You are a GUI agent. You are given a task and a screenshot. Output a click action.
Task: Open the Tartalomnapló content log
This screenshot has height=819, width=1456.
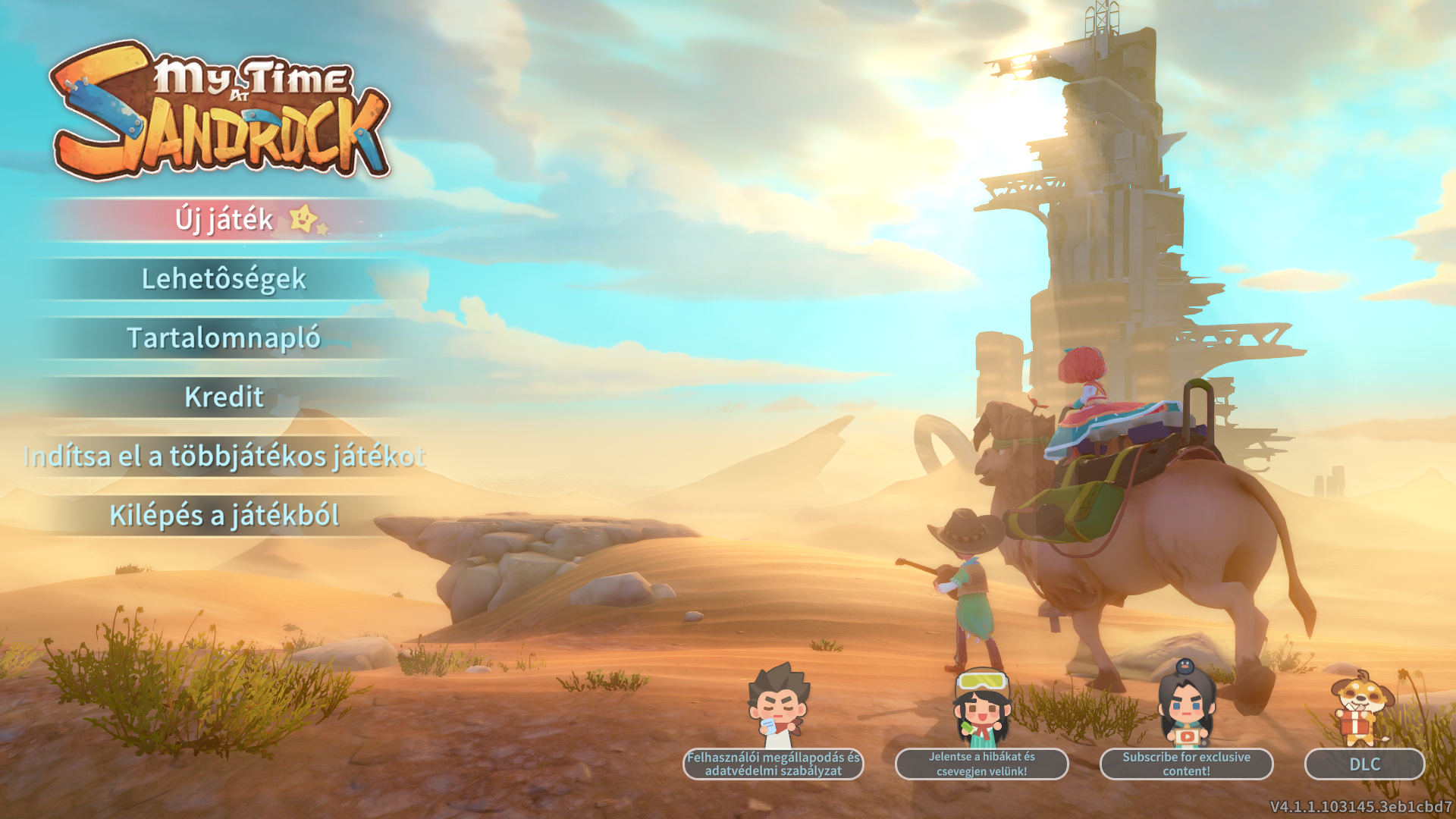click(x=224, y=338)
